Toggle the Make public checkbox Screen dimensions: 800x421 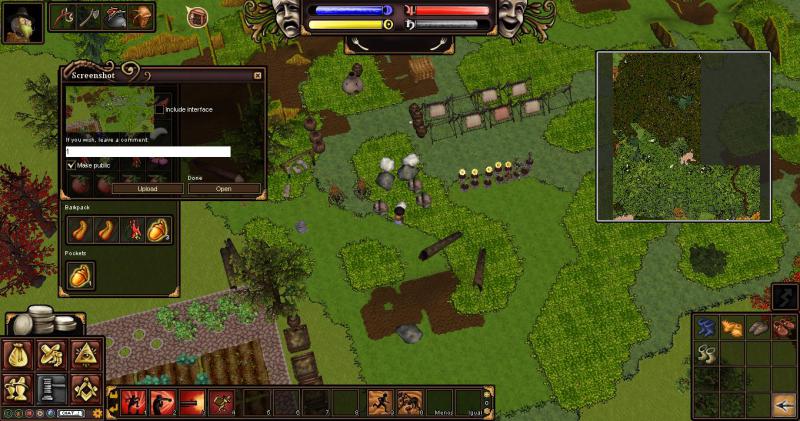click(x=71, y=164)
